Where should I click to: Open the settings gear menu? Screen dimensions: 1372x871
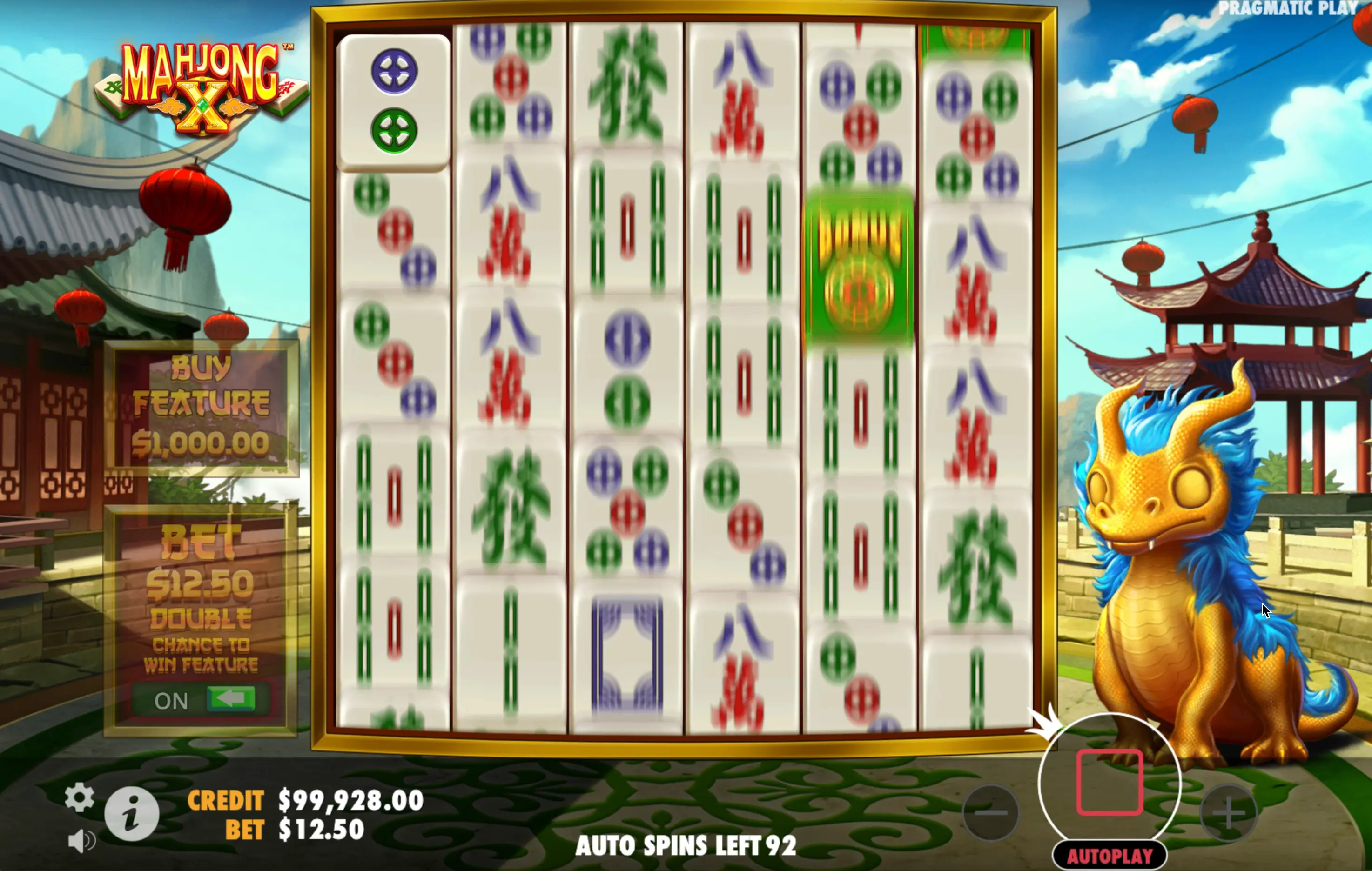coord(79,797)
